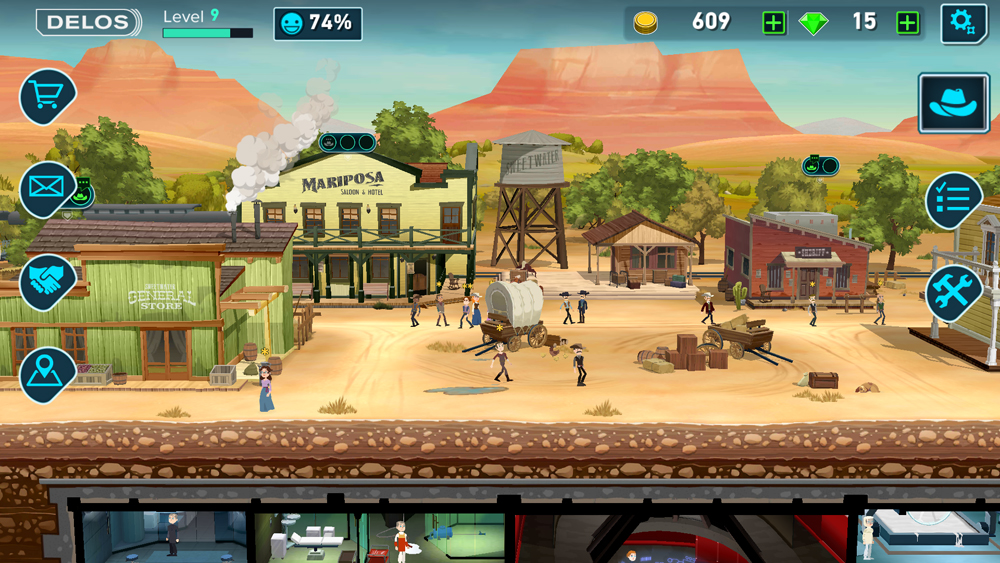Open the mail envelope inbox
Screen dimensions: 1000x563
pyautogui.click(x=47, y=188)
